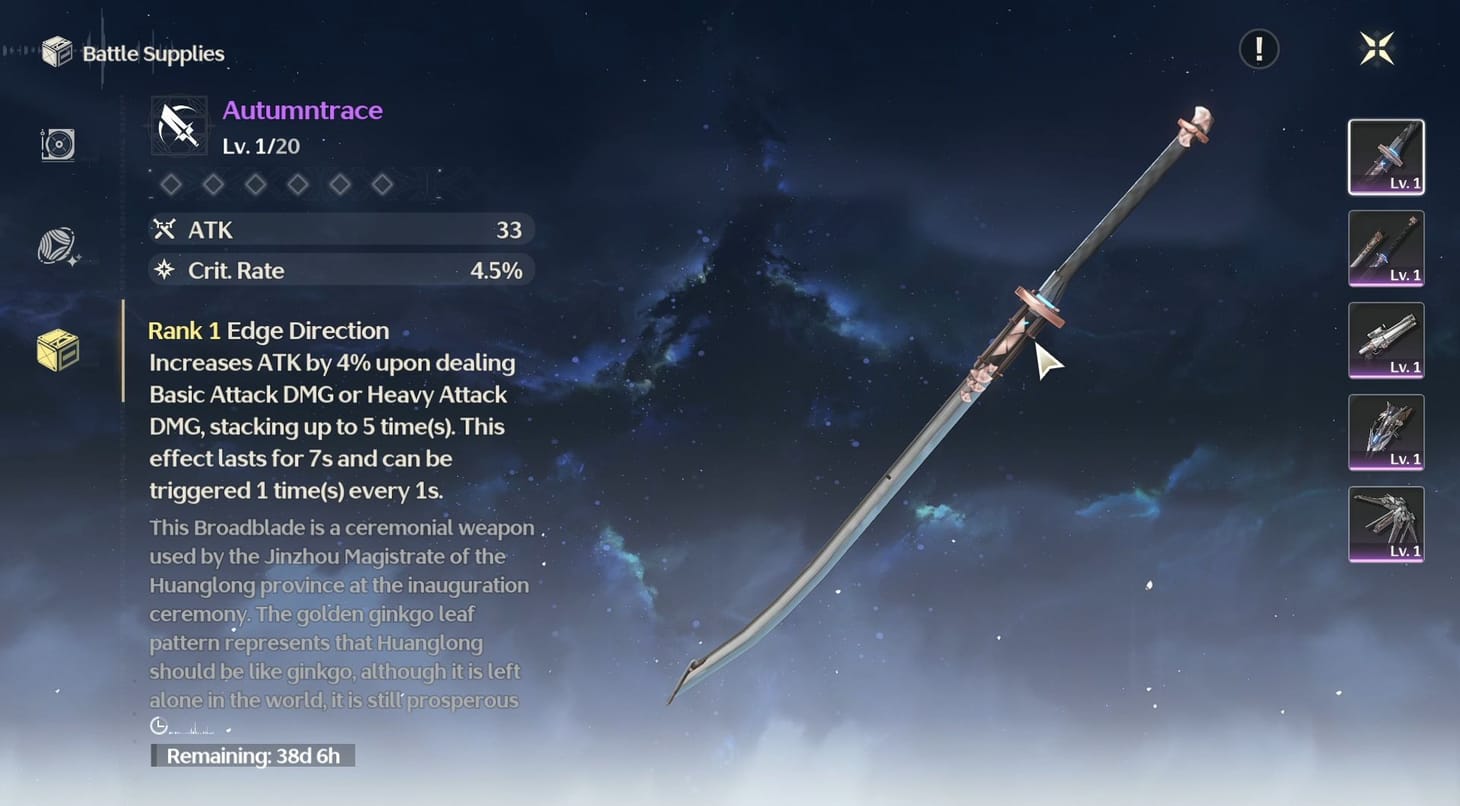The width and height of the screenshot is (1460, 806).
Task: Click the Remaining: 38d 6h timer bar
Action: click(253, 756)
